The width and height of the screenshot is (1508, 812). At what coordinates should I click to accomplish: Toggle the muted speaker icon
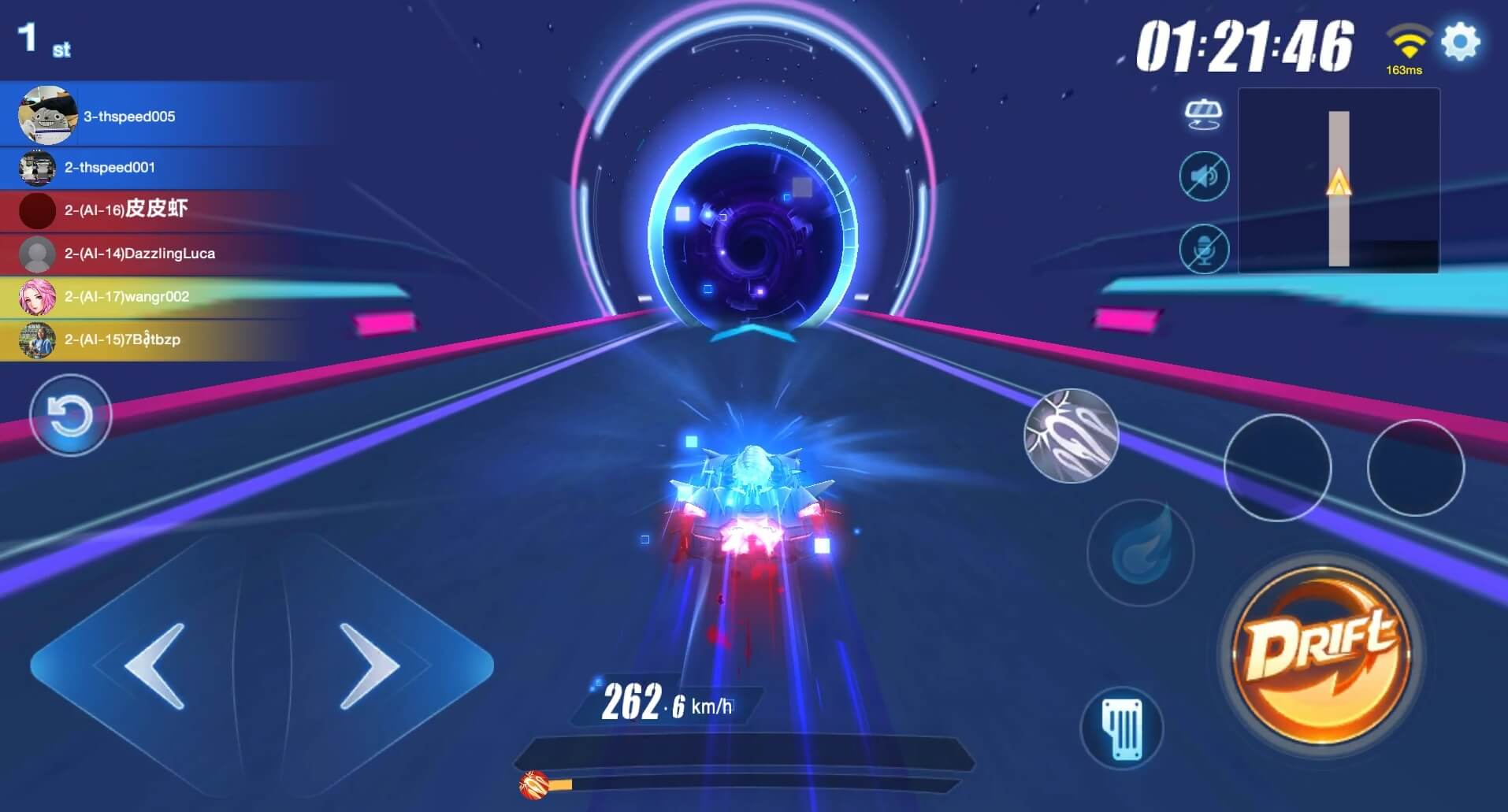[1203, 176]
